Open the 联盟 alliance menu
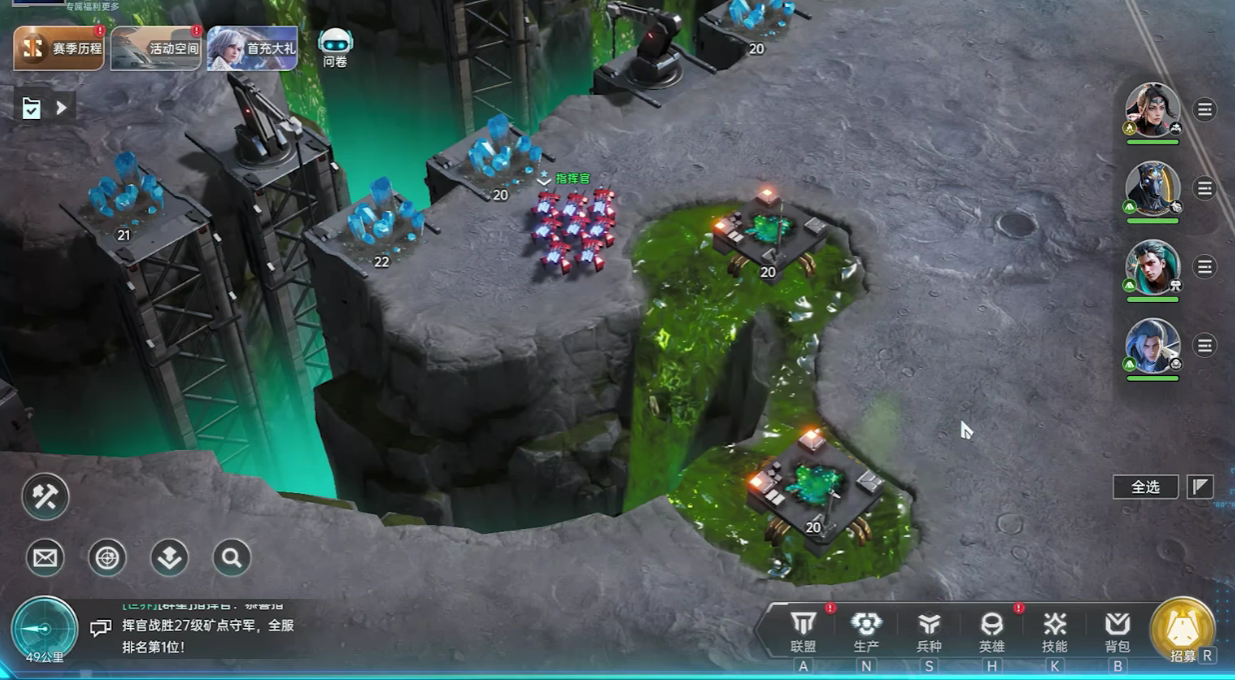 (803, 632)
